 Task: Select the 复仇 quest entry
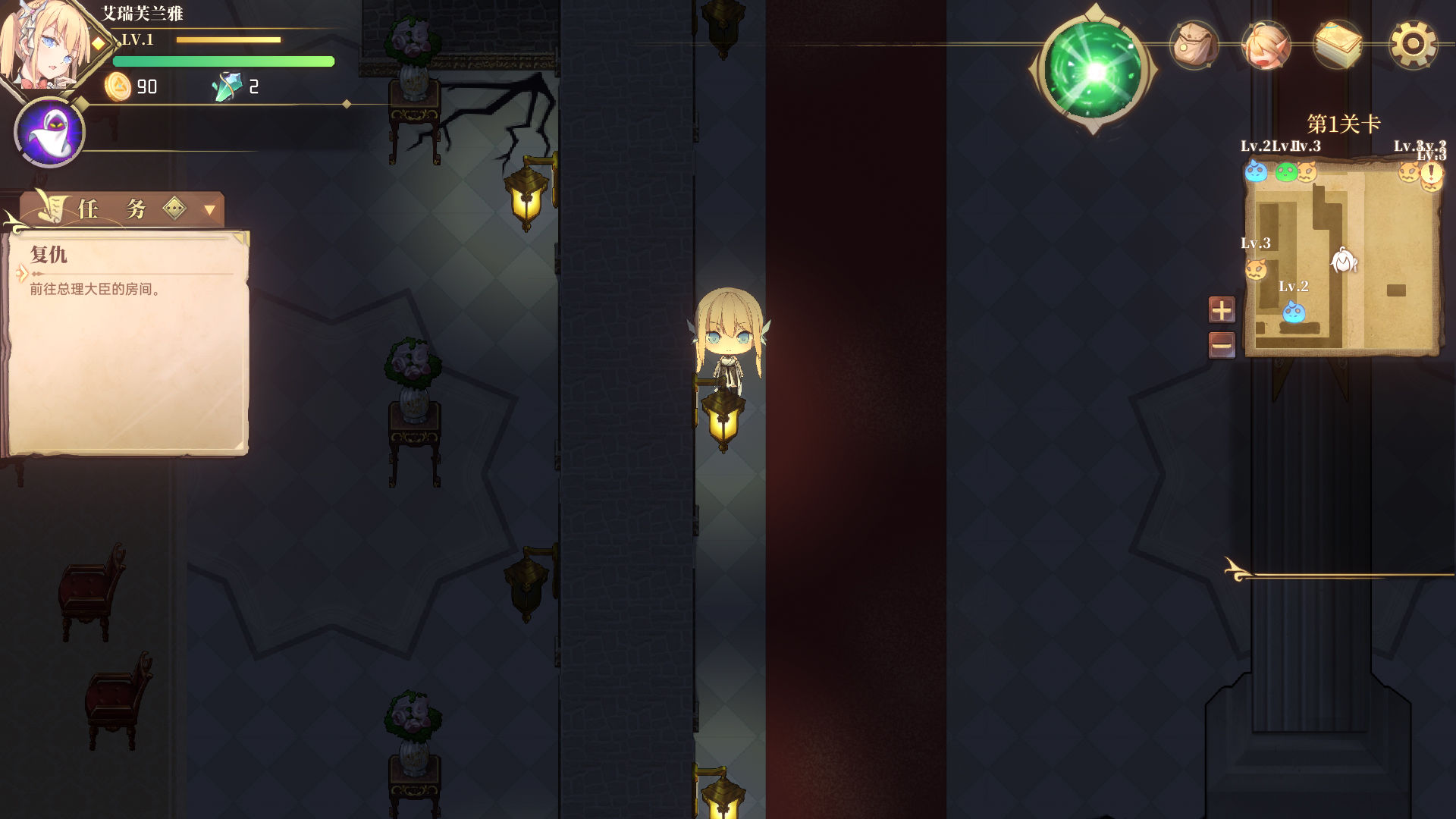click(49, 256)
